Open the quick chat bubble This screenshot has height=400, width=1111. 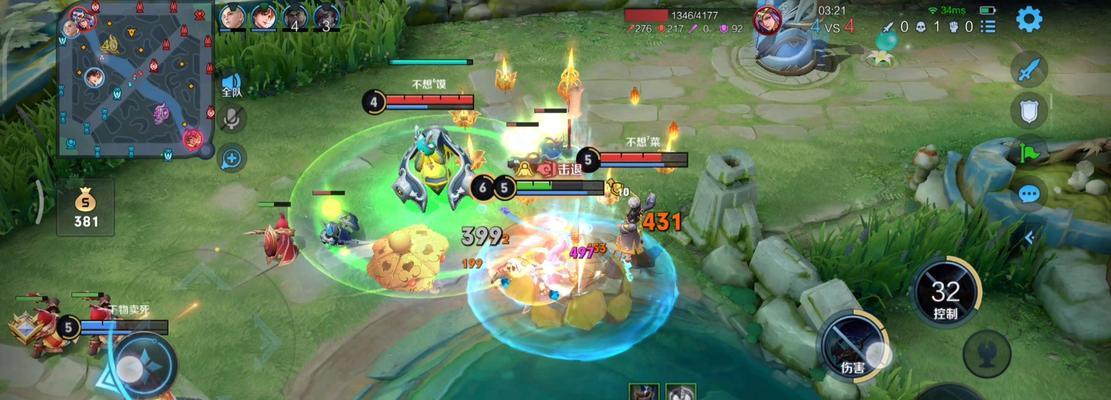1028,194
